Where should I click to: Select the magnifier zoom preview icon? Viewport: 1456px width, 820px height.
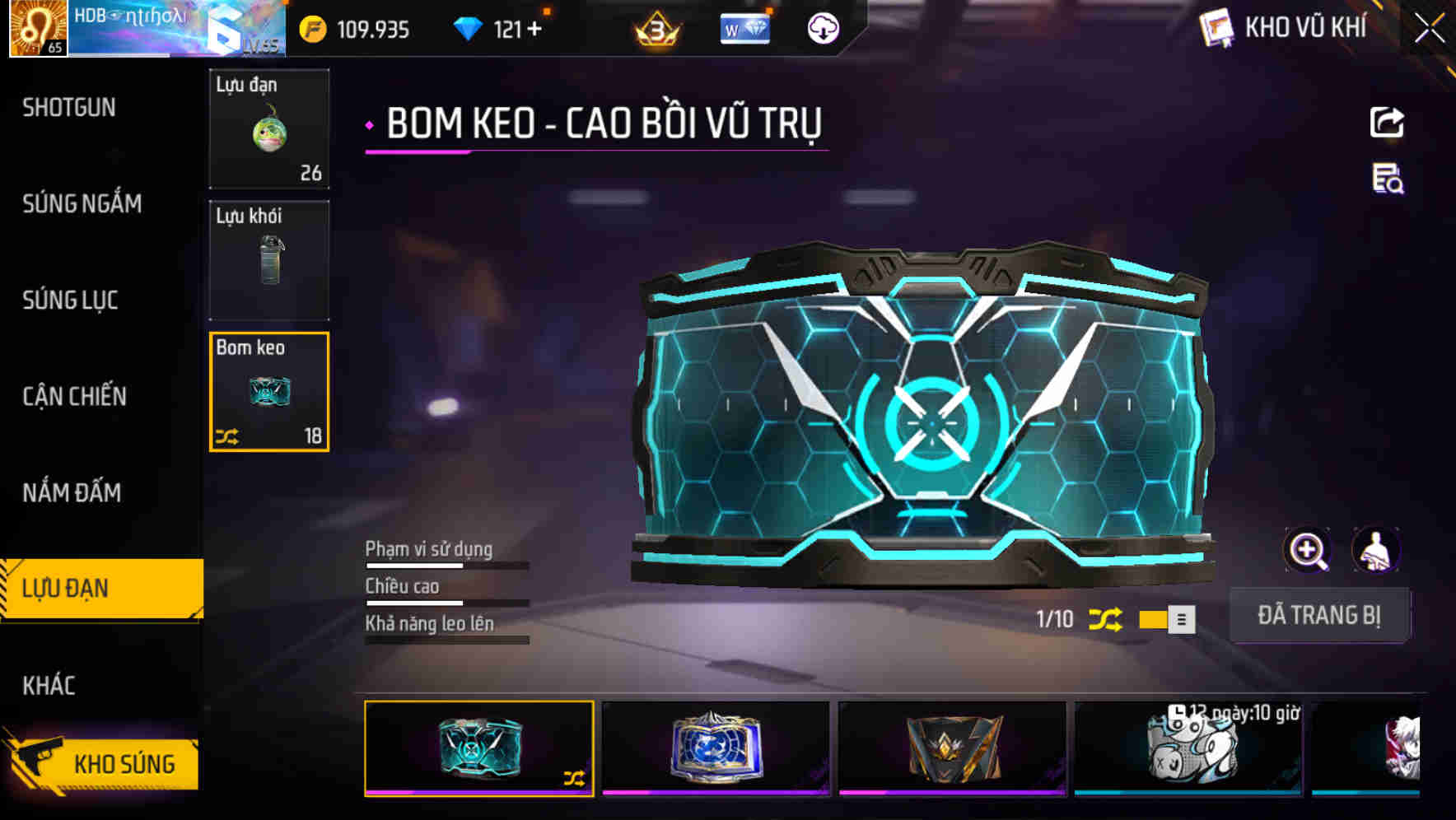point(1305,550)
